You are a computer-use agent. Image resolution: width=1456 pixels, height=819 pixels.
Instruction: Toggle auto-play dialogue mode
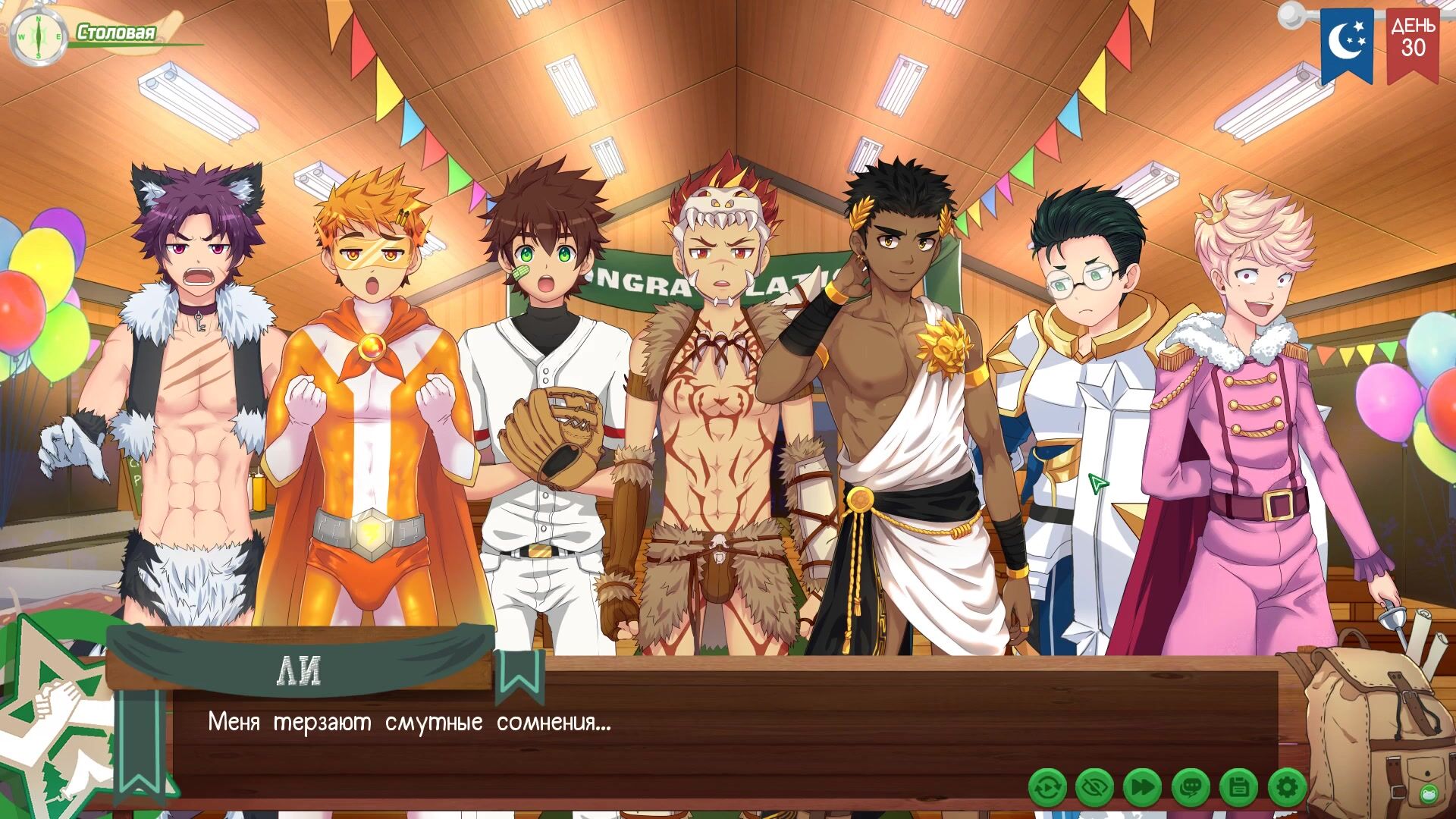(x=1047, y=788)
